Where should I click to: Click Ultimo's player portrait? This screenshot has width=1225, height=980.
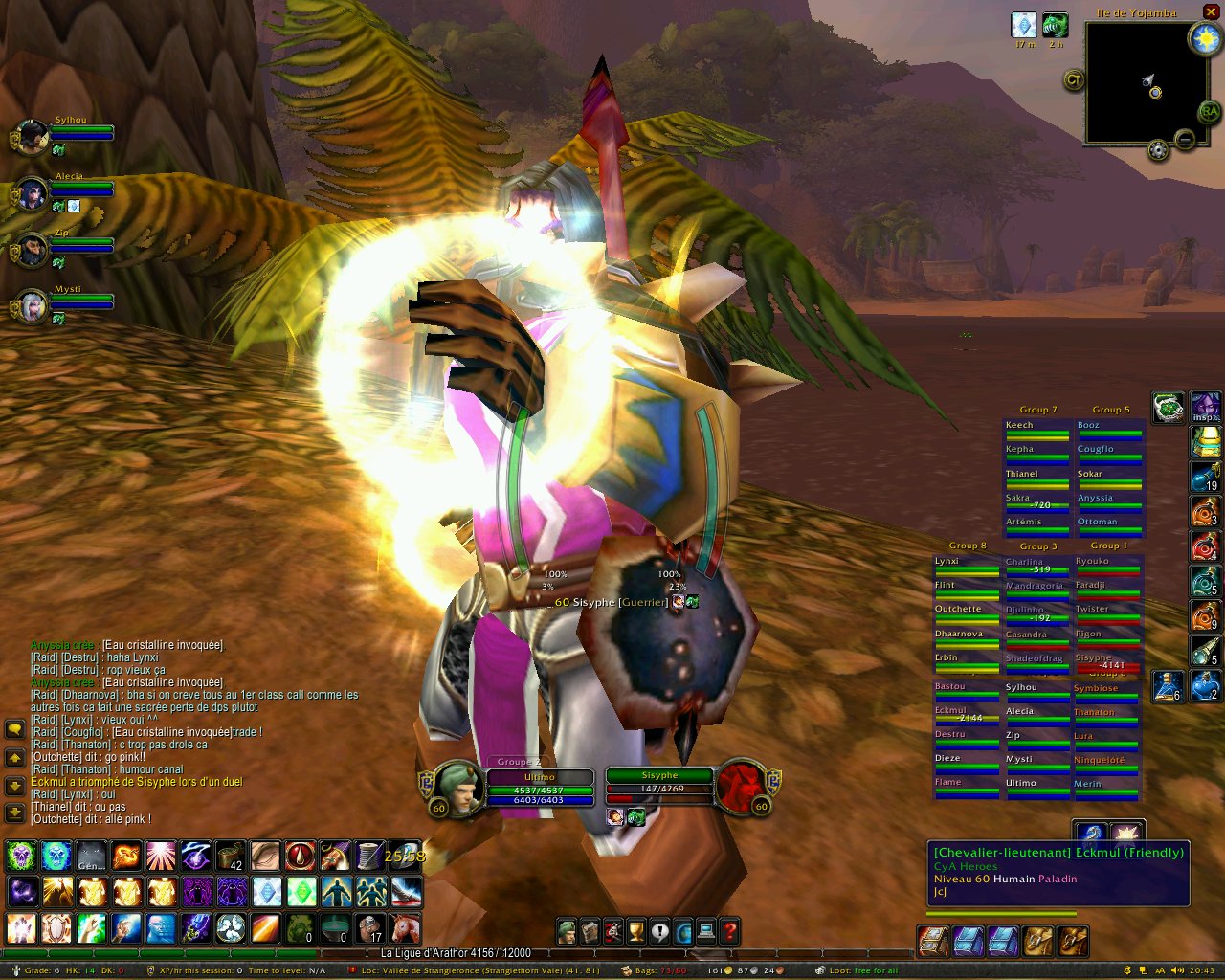click(459, 787)
